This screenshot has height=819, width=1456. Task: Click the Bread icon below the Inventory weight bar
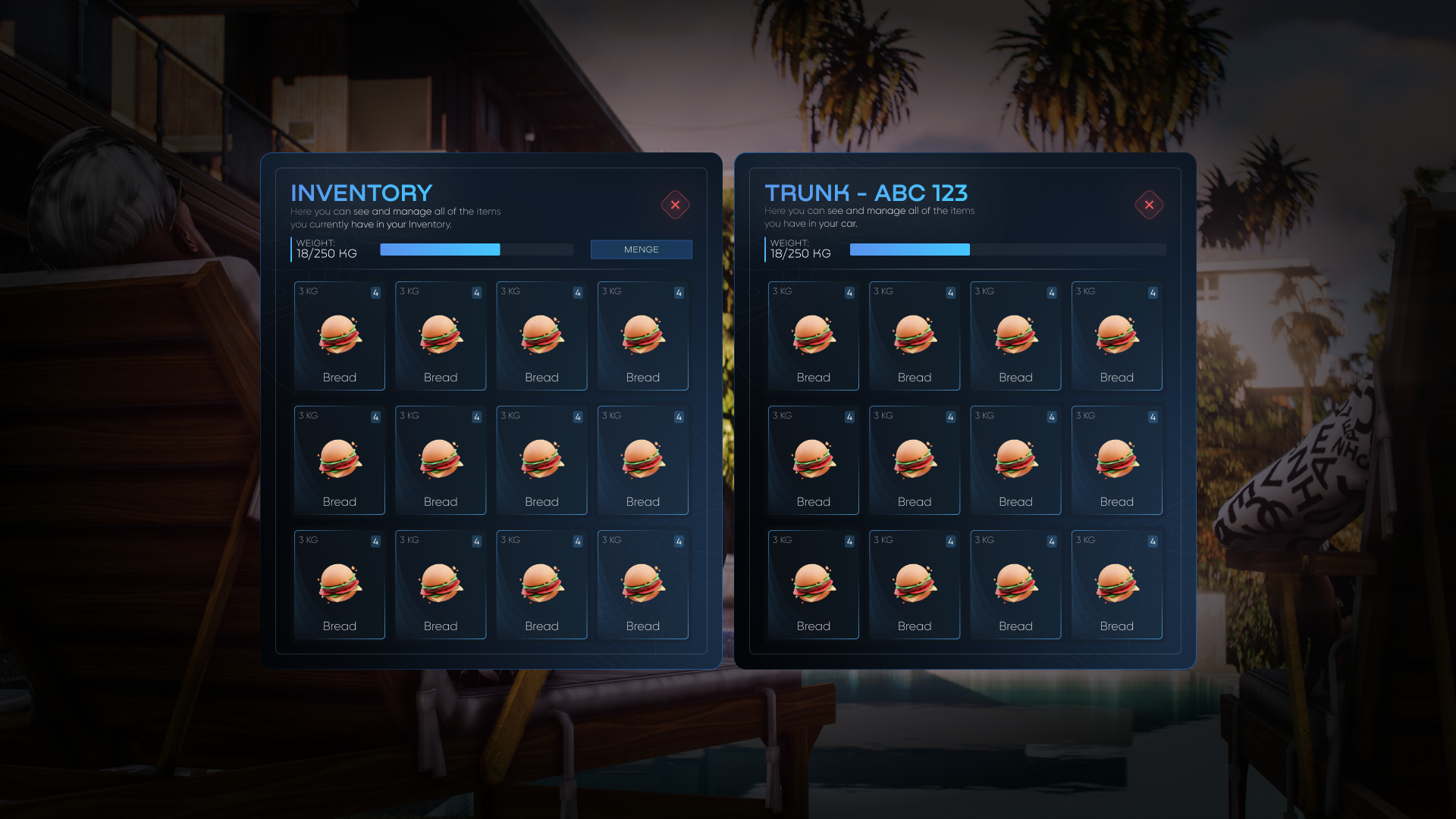(339, 335)
